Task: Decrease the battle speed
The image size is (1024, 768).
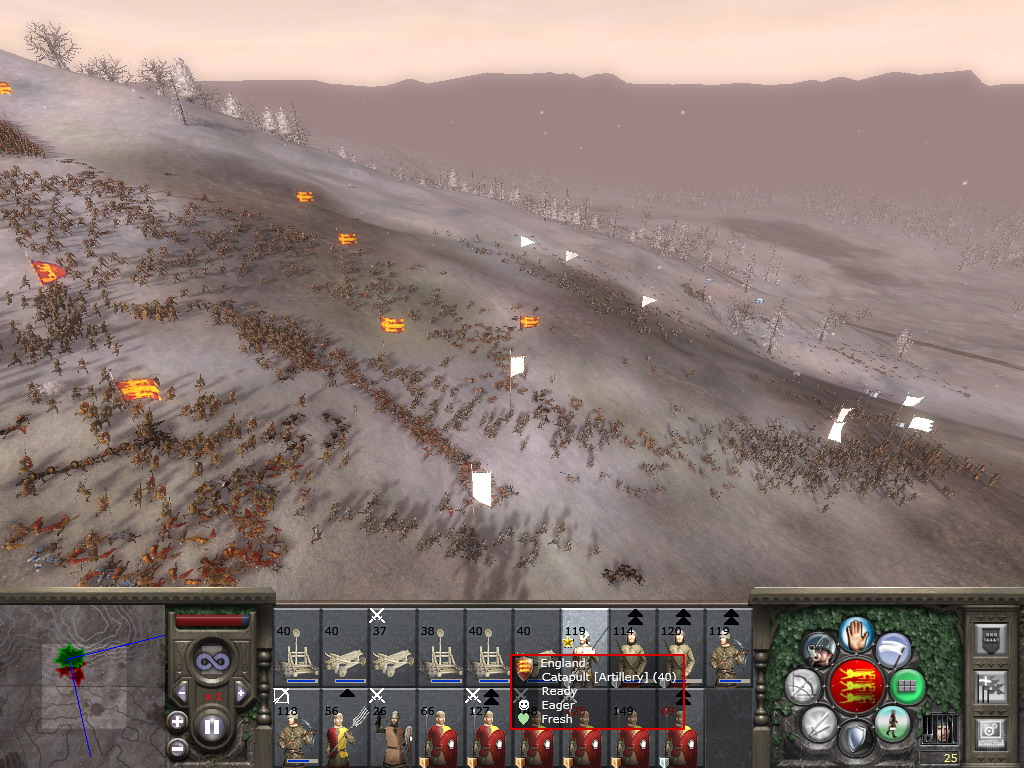Action: (182, 692)
